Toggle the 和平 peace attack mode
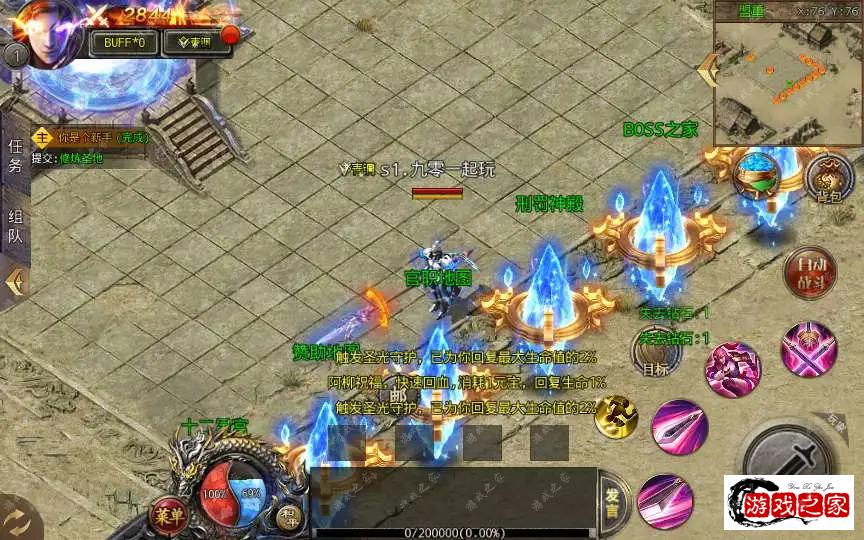This screenshot has height=540, width=864. pos(289,513)
